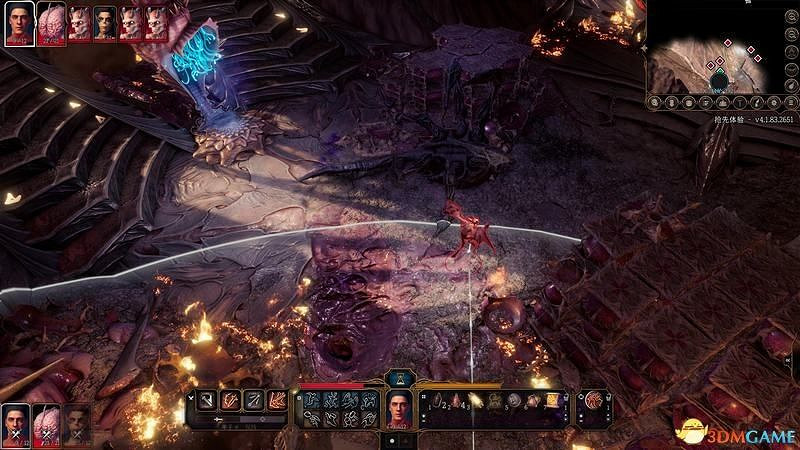Open the gear settings icon under minimap
This screenshot has width=800, height=450.
(x=770, y=102)
